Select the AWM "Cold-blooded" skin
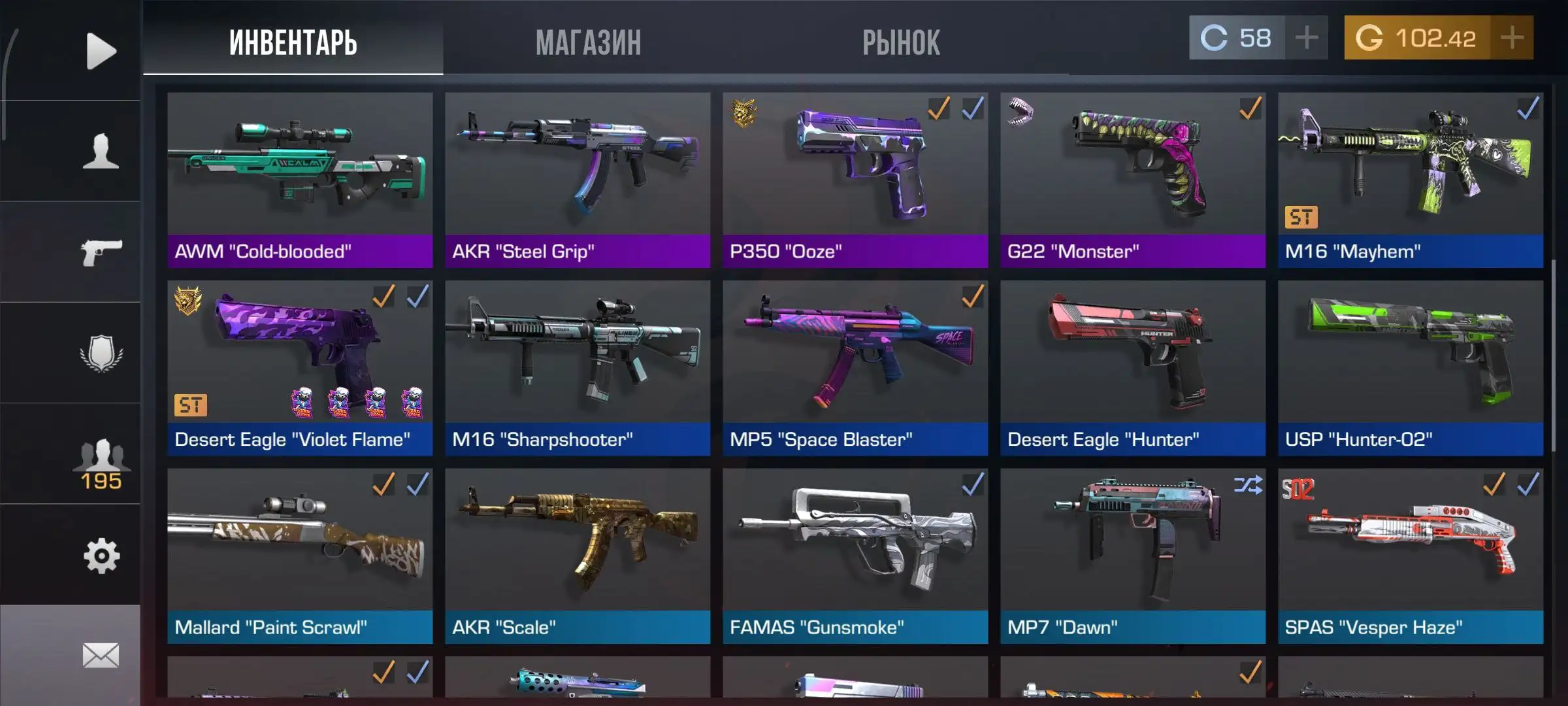 (x=300, y=180)
